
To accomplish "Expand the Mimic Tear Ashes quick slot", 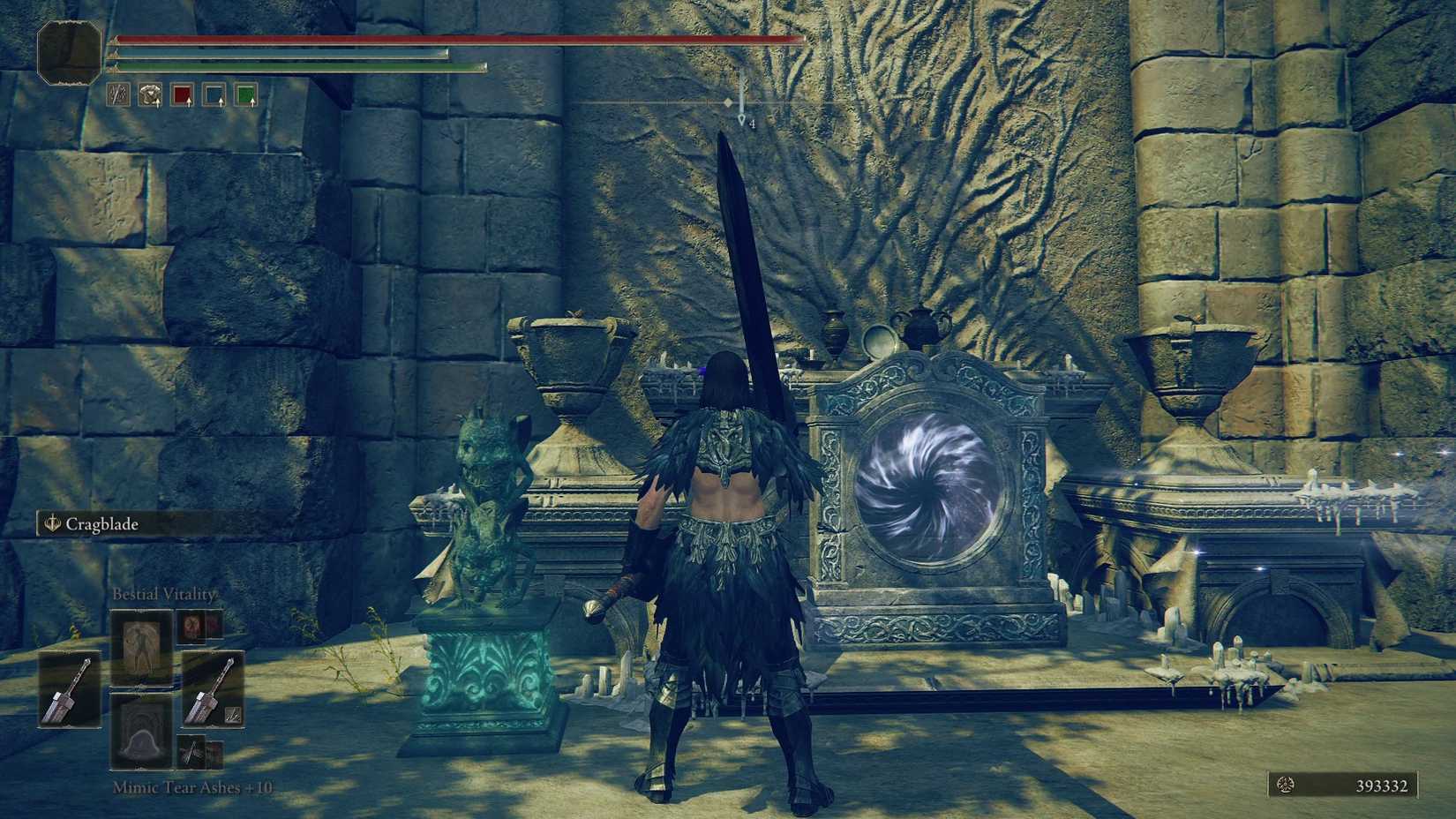I will [141, 733].
